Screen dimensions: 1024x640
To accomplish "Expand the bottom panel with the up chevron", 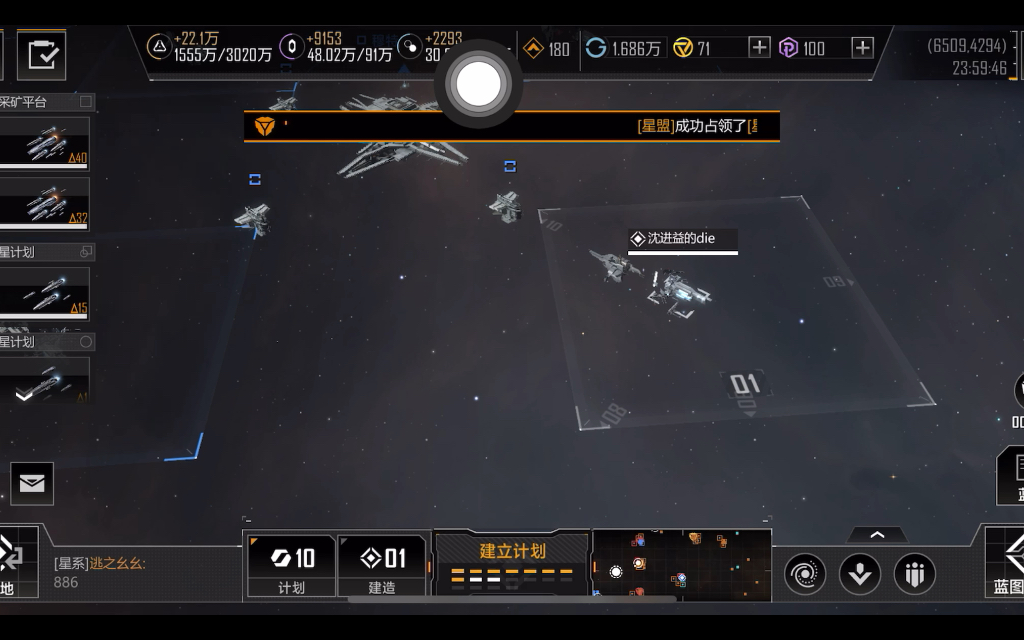I will [877, 535].
